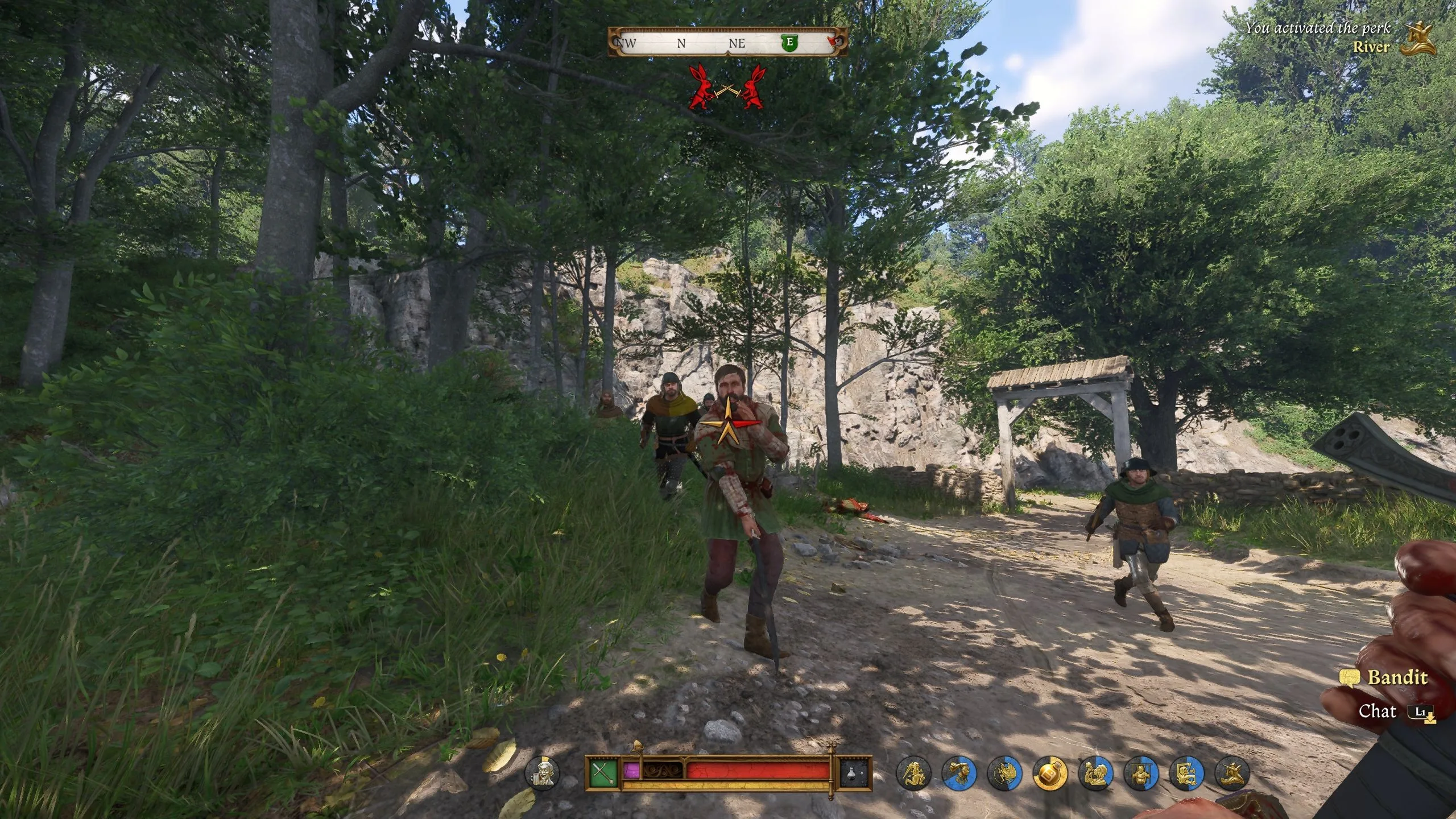Select the potion flask slot
Image resolution: width=1456 pixels, height=819 pixels.
coord(856,773)
